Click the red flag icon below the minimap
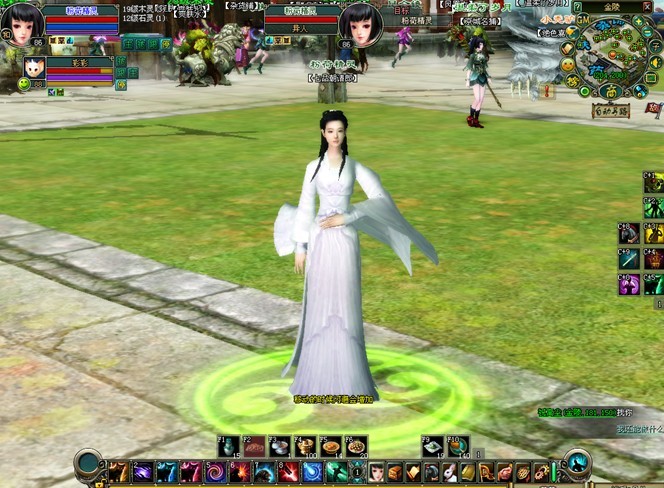The image size is (664, 488). 653,108
